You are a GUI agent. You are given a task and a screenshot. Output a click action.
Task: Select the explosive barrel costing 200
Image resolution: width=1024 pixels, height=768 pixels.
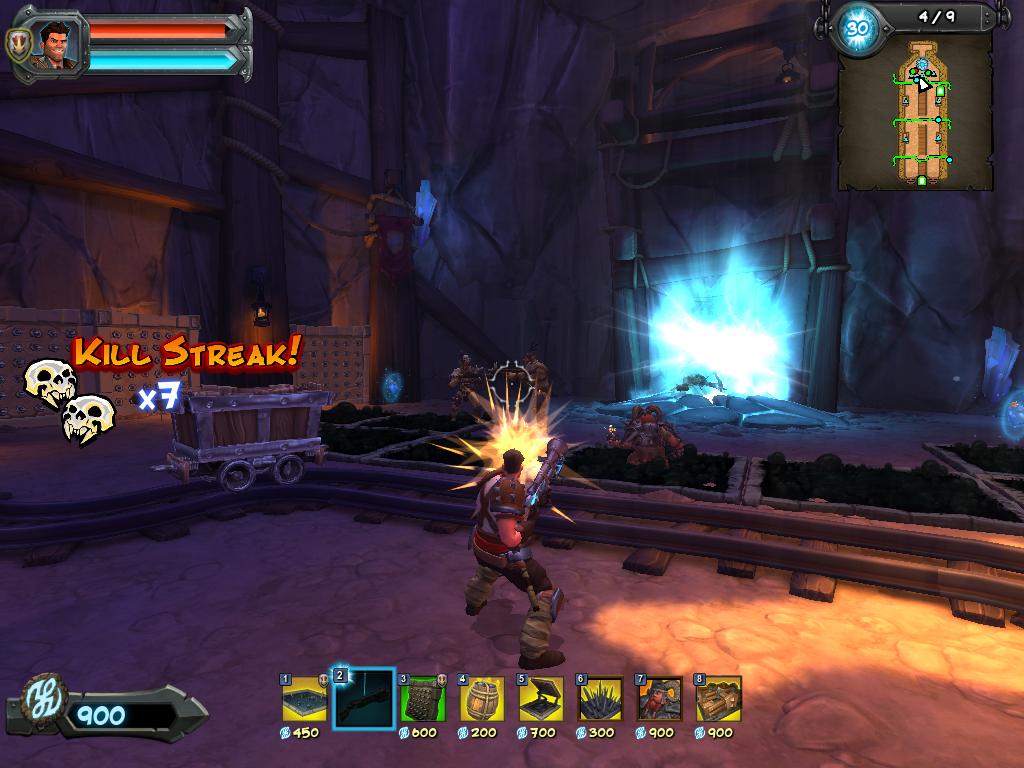[482, 698]
